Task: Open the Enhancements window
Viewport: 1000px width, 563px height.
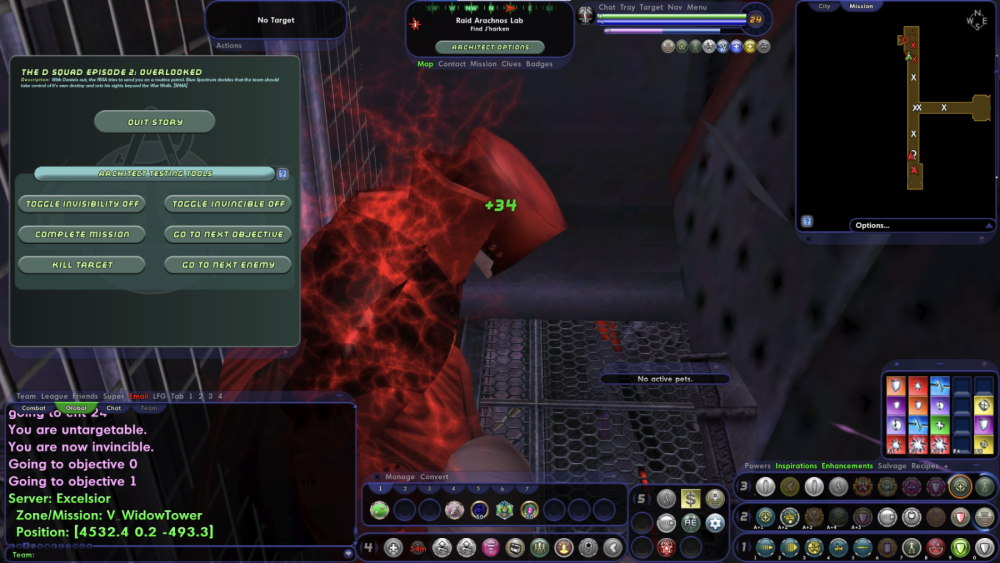Action: click(846, 466)
